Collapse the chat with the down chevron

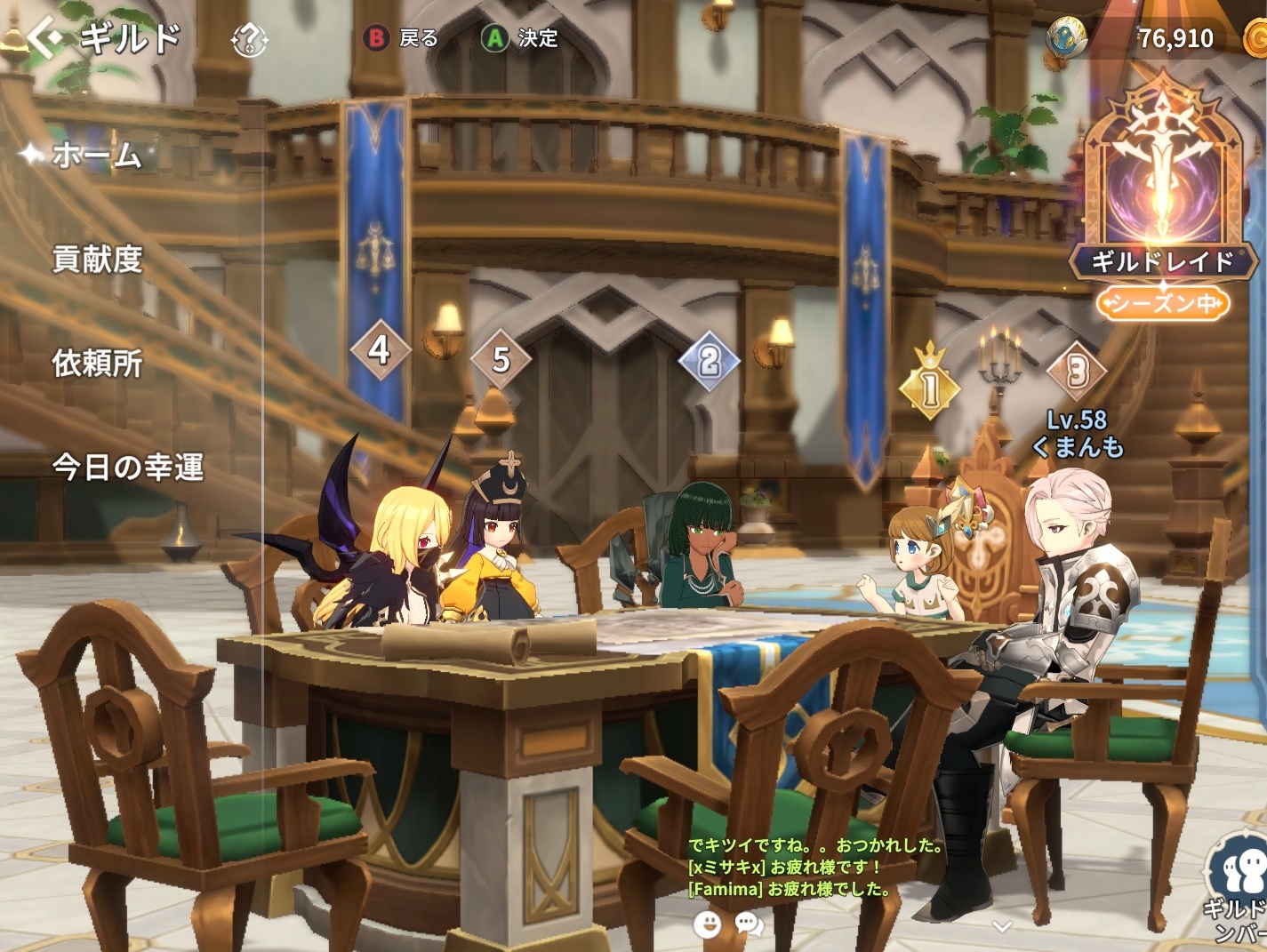[x=1002, y=926]
